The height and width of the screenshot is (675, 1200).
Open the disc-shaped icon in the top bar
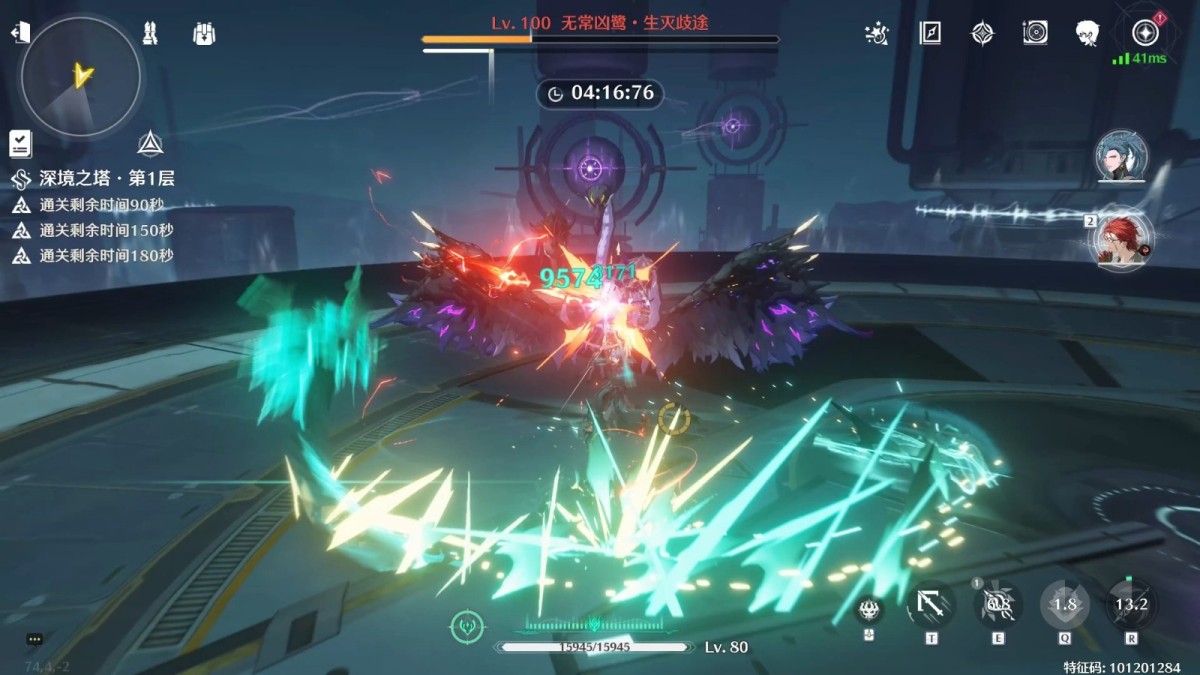(1035, 34)
